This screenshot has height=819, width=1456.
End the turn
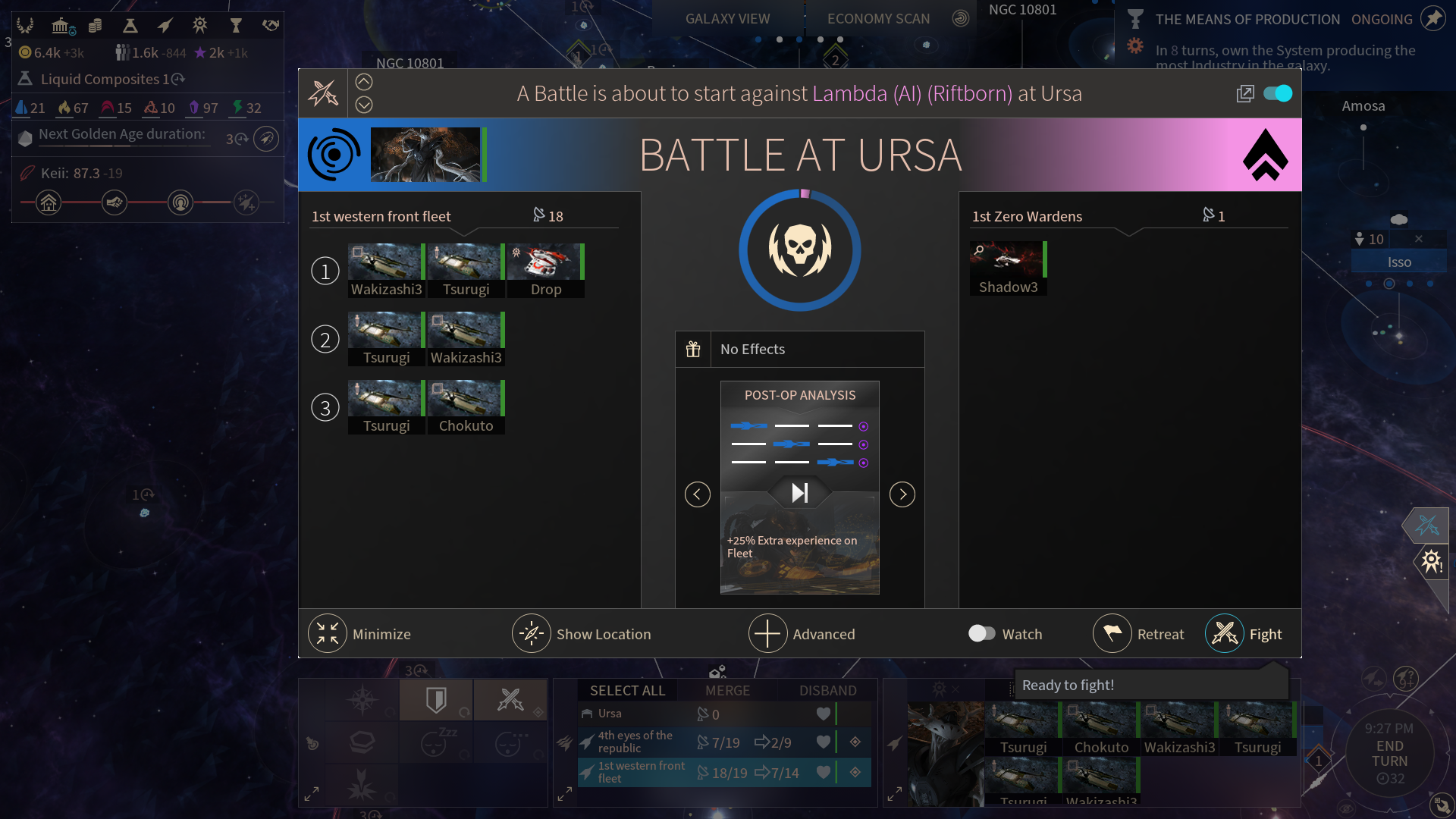click(1389, 753)
